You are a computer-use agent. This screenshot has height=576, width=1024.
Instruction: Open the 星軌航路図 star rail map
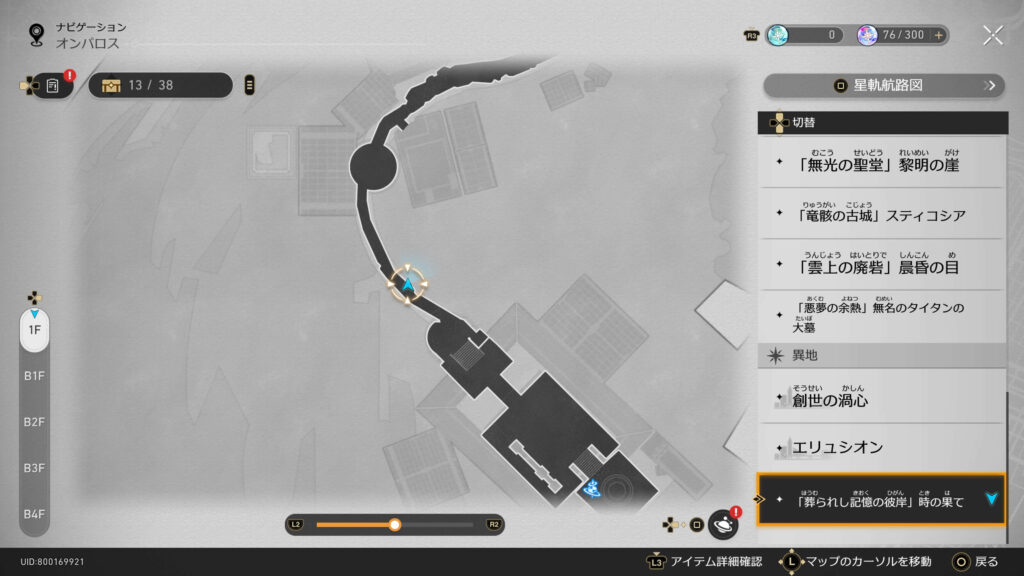coord(883,86)
